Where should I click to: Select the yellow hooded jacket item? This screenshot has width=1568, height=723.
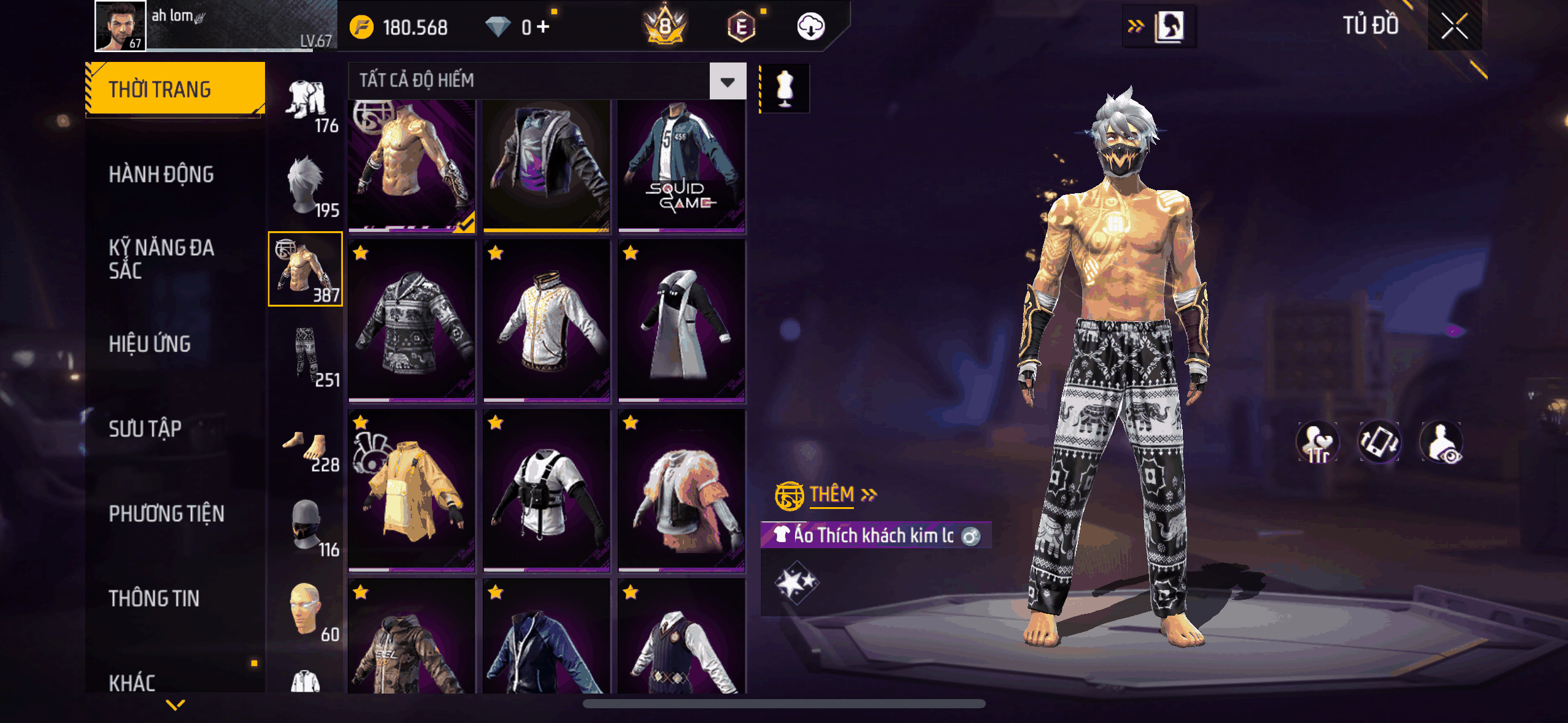pyautogui.click(x=412, y=491)
